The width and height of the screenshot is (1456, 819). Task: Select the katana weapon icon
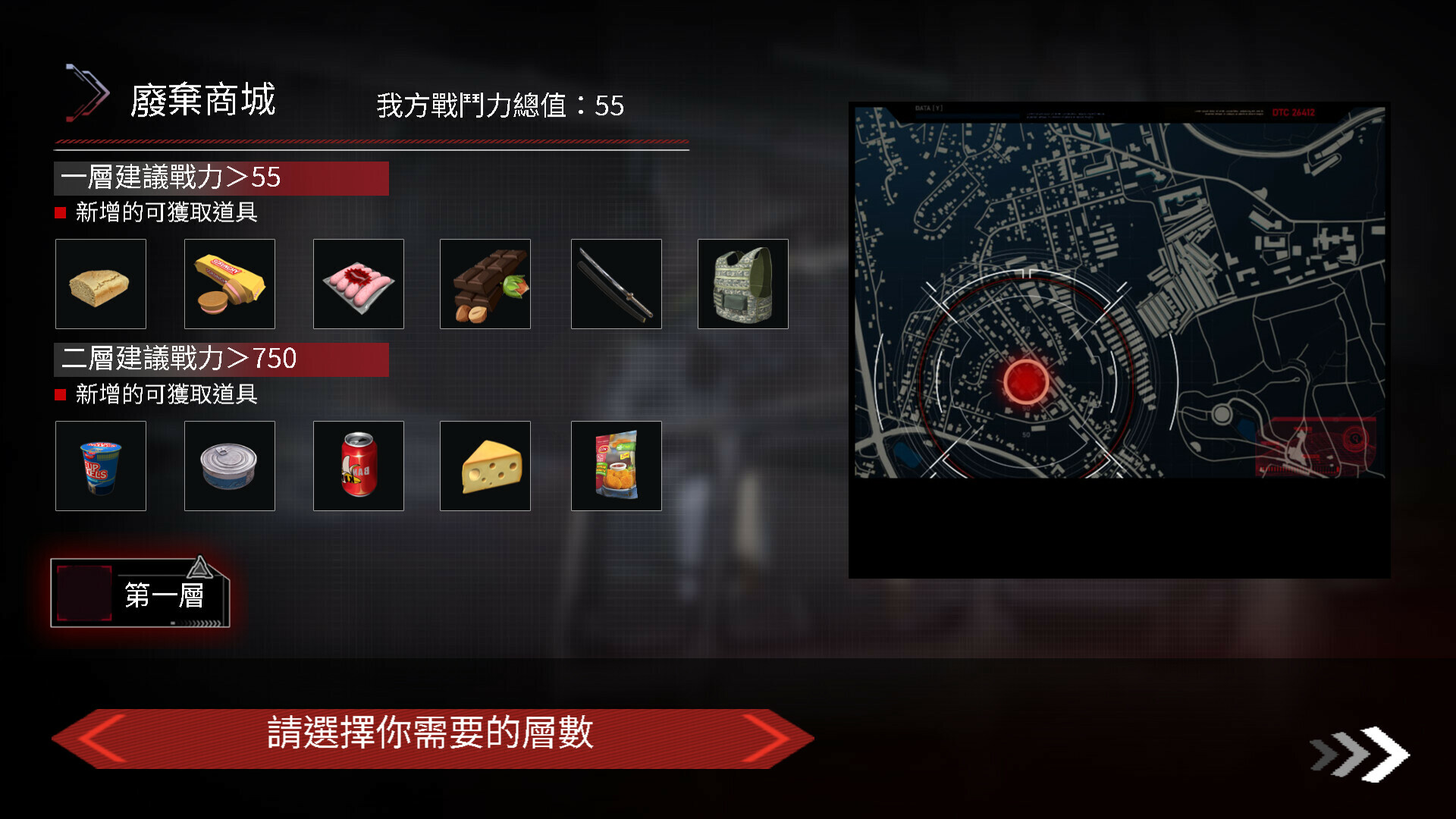(x=616, y=284)
